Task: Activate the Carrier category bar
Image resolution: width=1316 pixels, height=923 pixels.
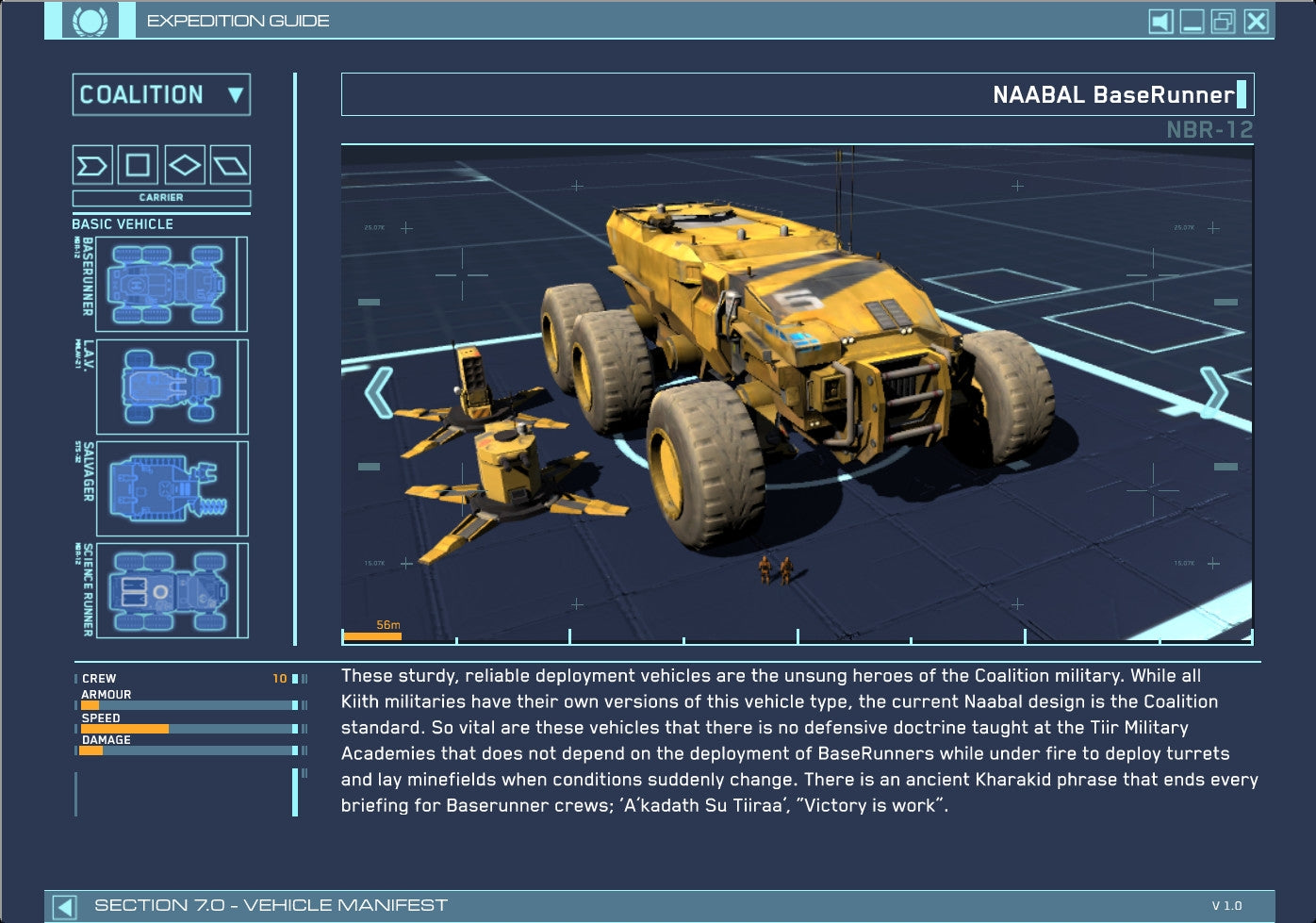Action: (161, 198)
